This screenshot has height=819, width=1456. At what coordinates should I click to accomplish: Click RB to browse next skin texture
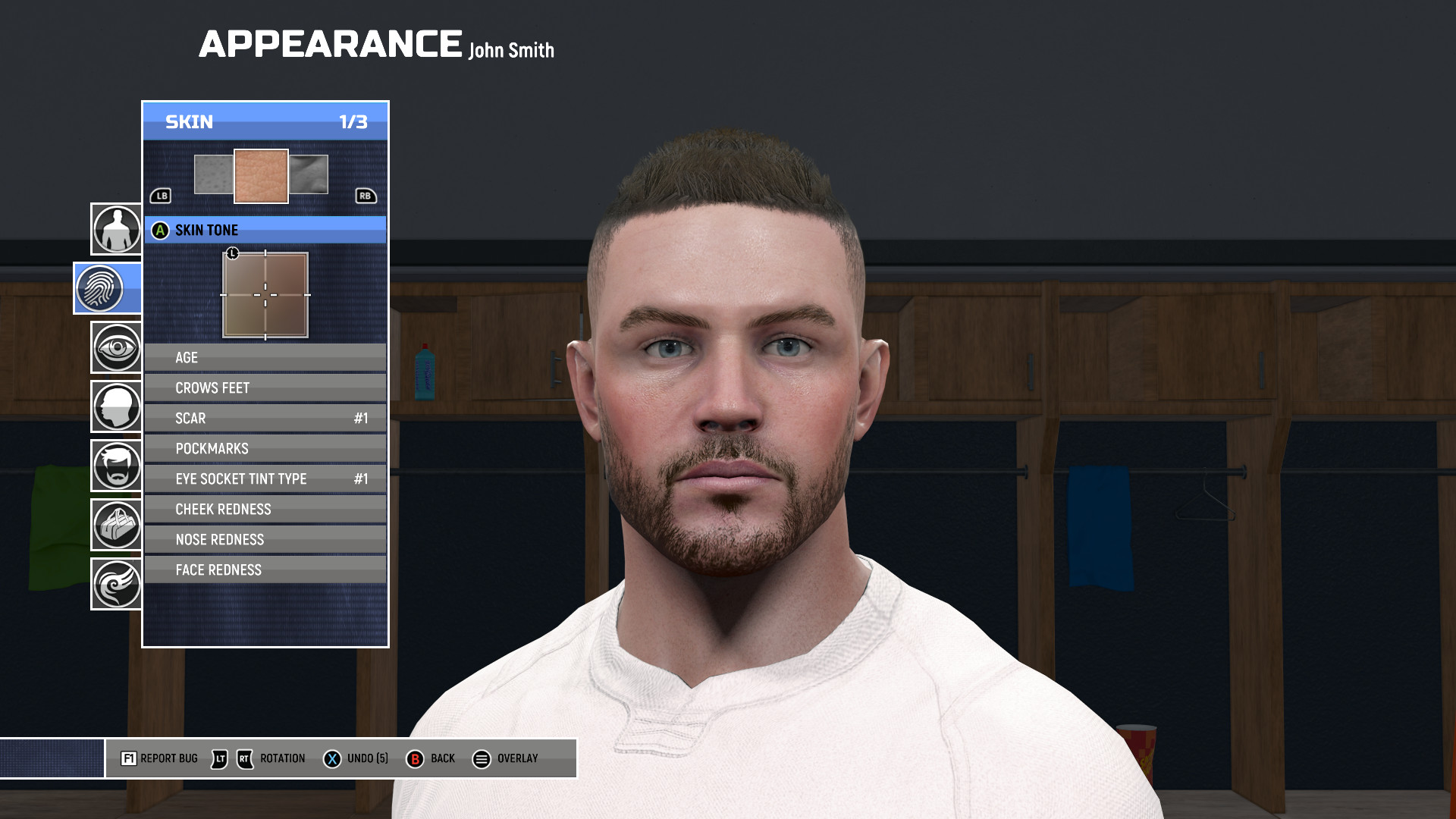coord(366,196)
